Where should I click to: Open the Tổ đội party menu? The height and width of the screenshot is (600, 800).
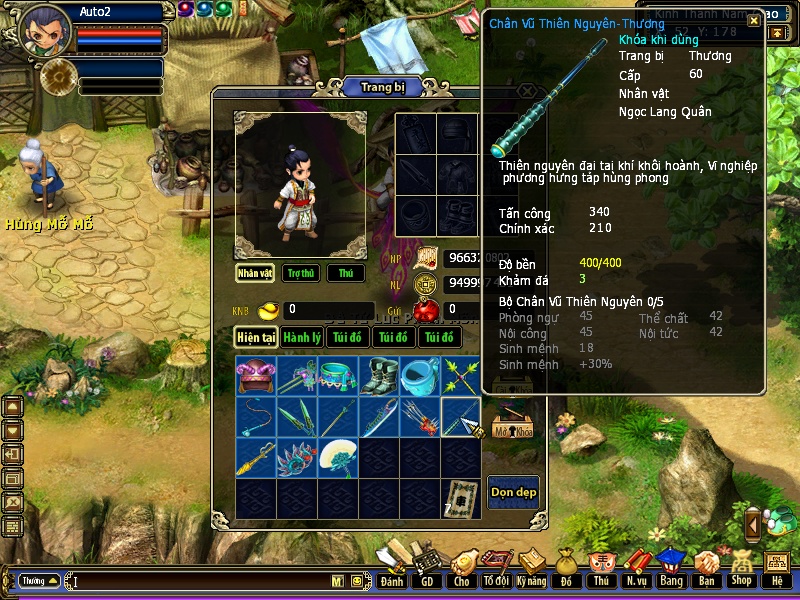click(x=496, y=568)
